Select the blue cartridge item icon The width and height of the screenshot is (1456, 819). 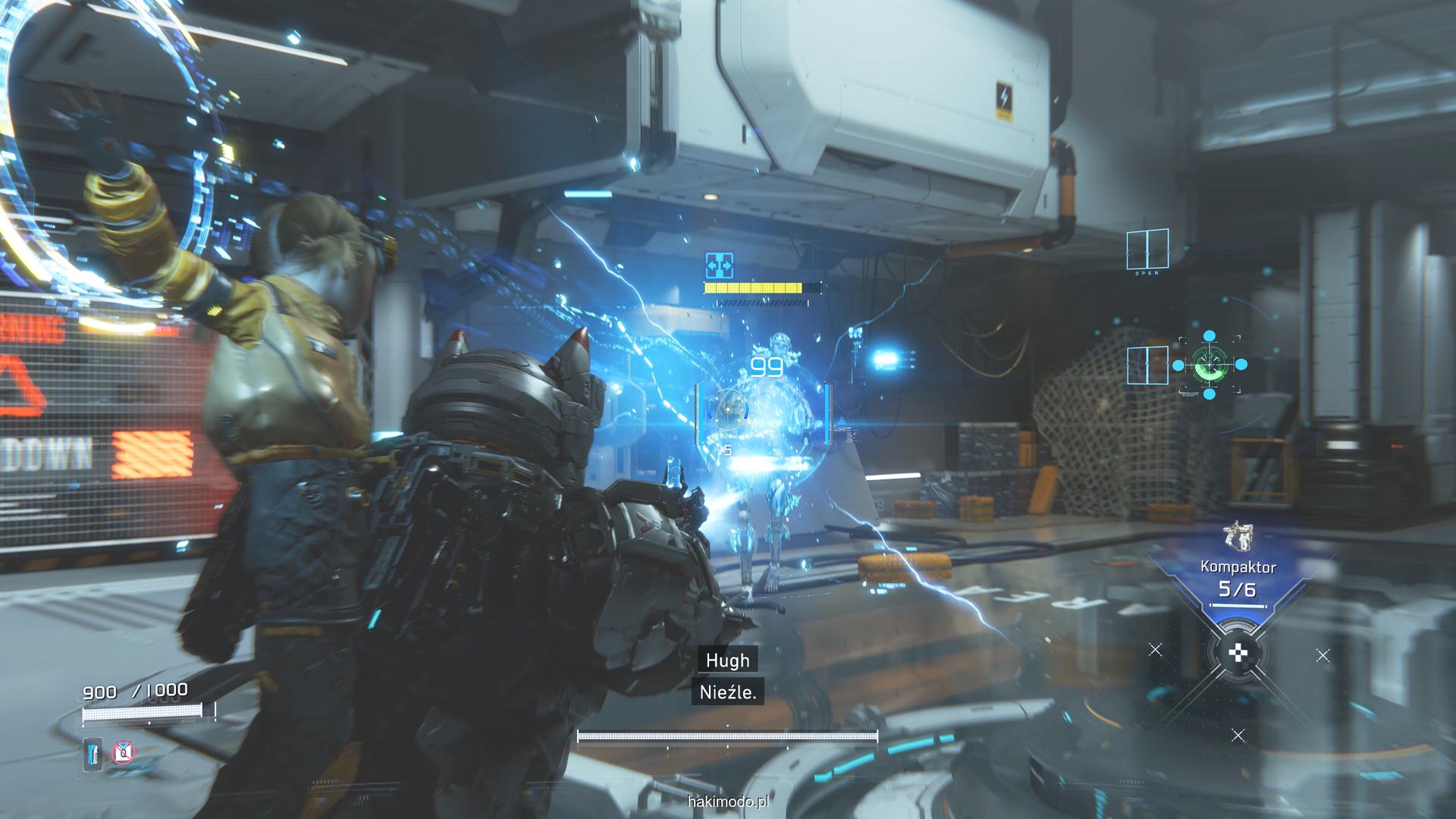point(93,753)
